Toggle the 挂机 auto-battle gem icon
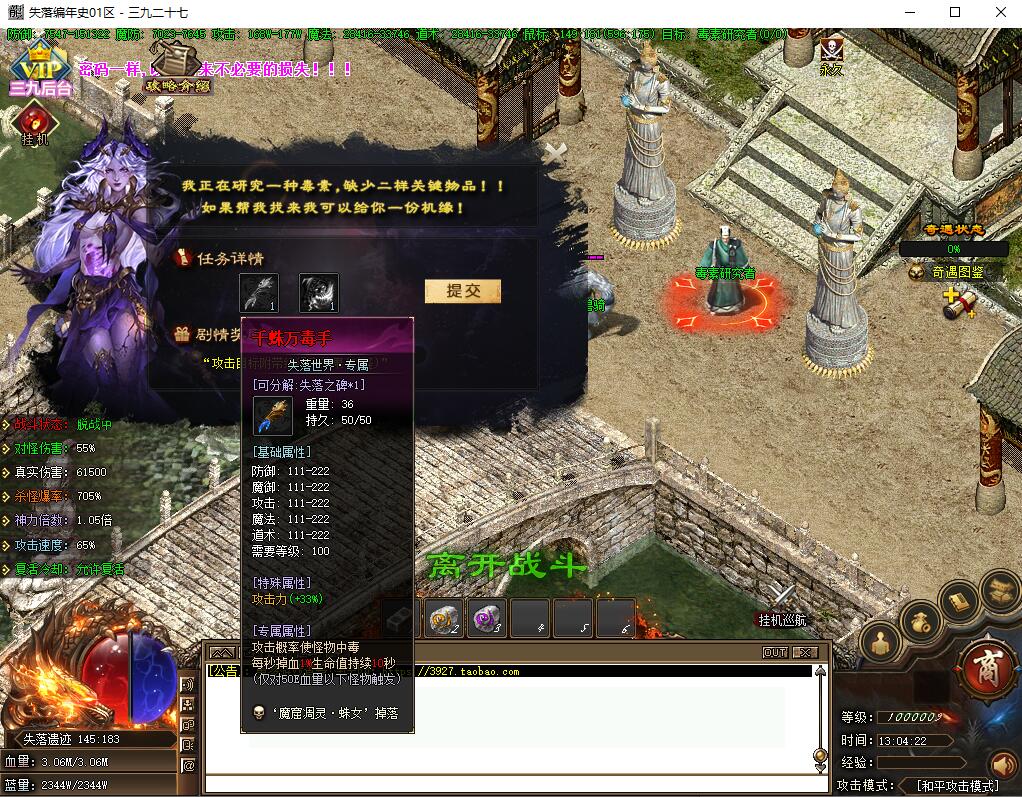The image size is (1022, 797). 36,123
